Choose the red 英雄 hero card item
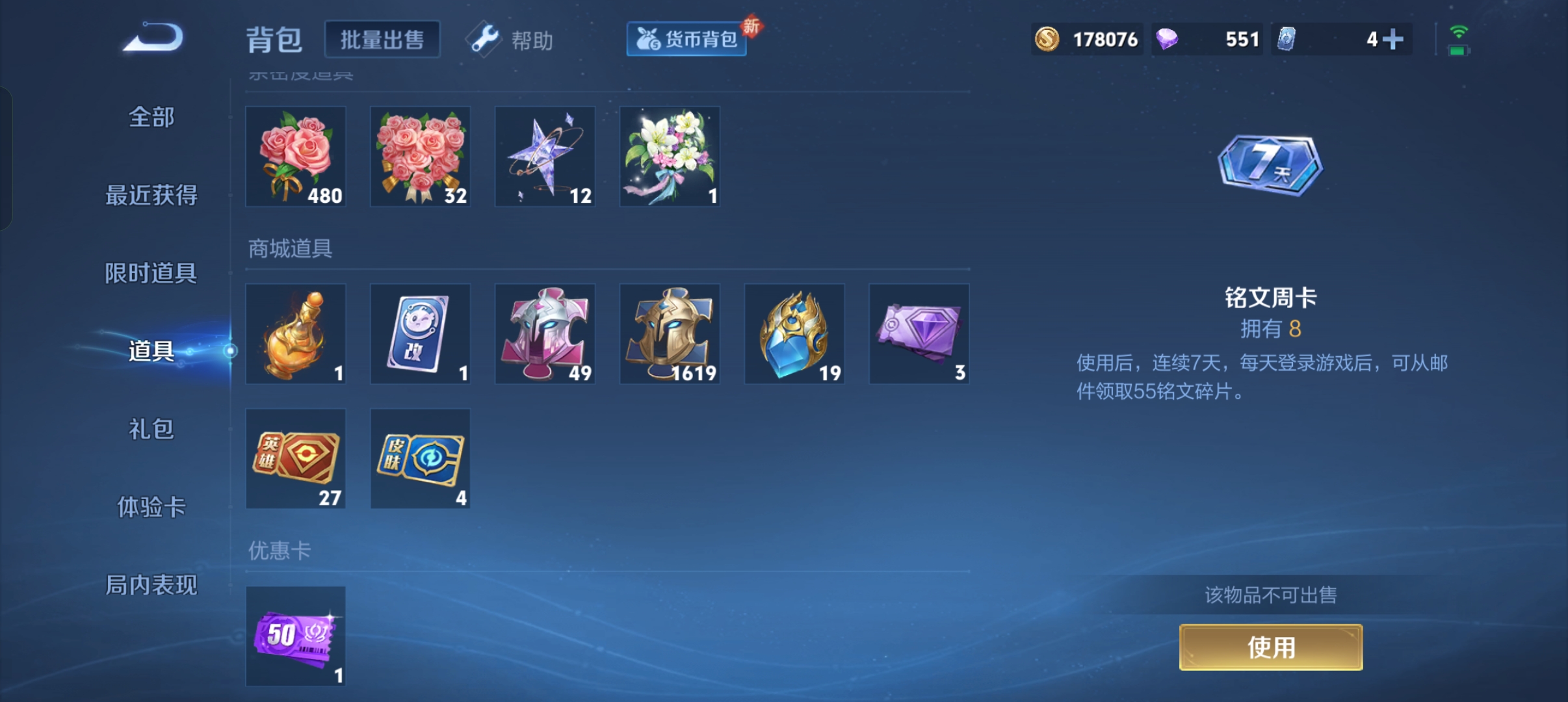 pyautogui.click(x=296, y=459)
